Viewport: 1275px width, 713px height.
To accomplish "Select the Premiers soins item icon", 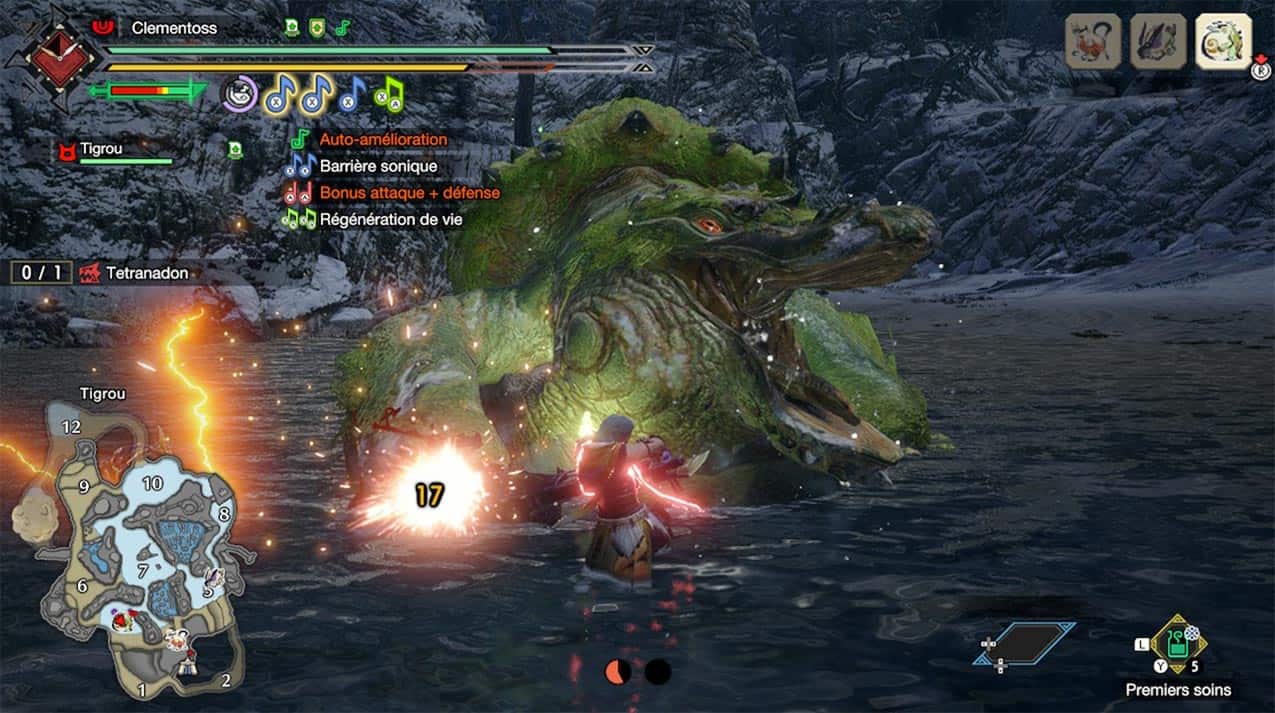I will 1178,645.
